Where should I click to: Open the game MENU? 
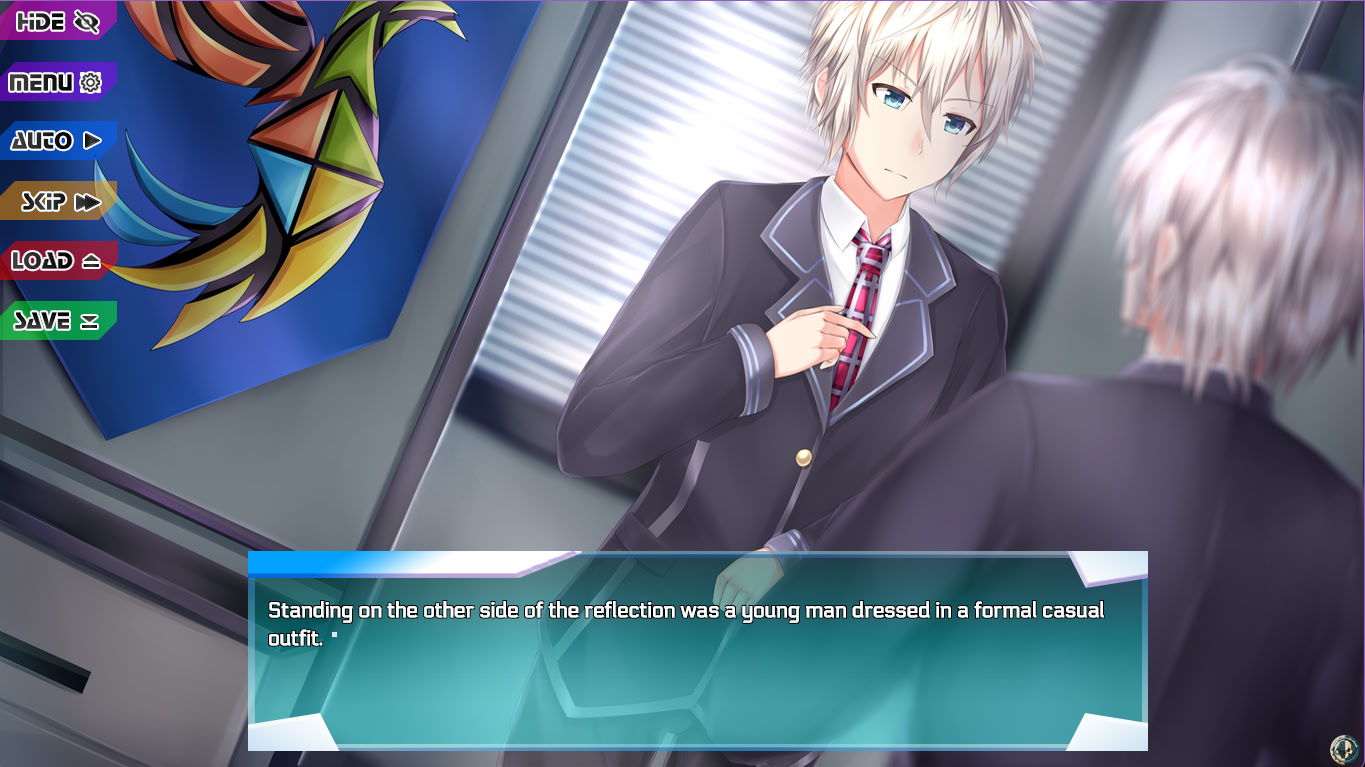pos(45,81)
